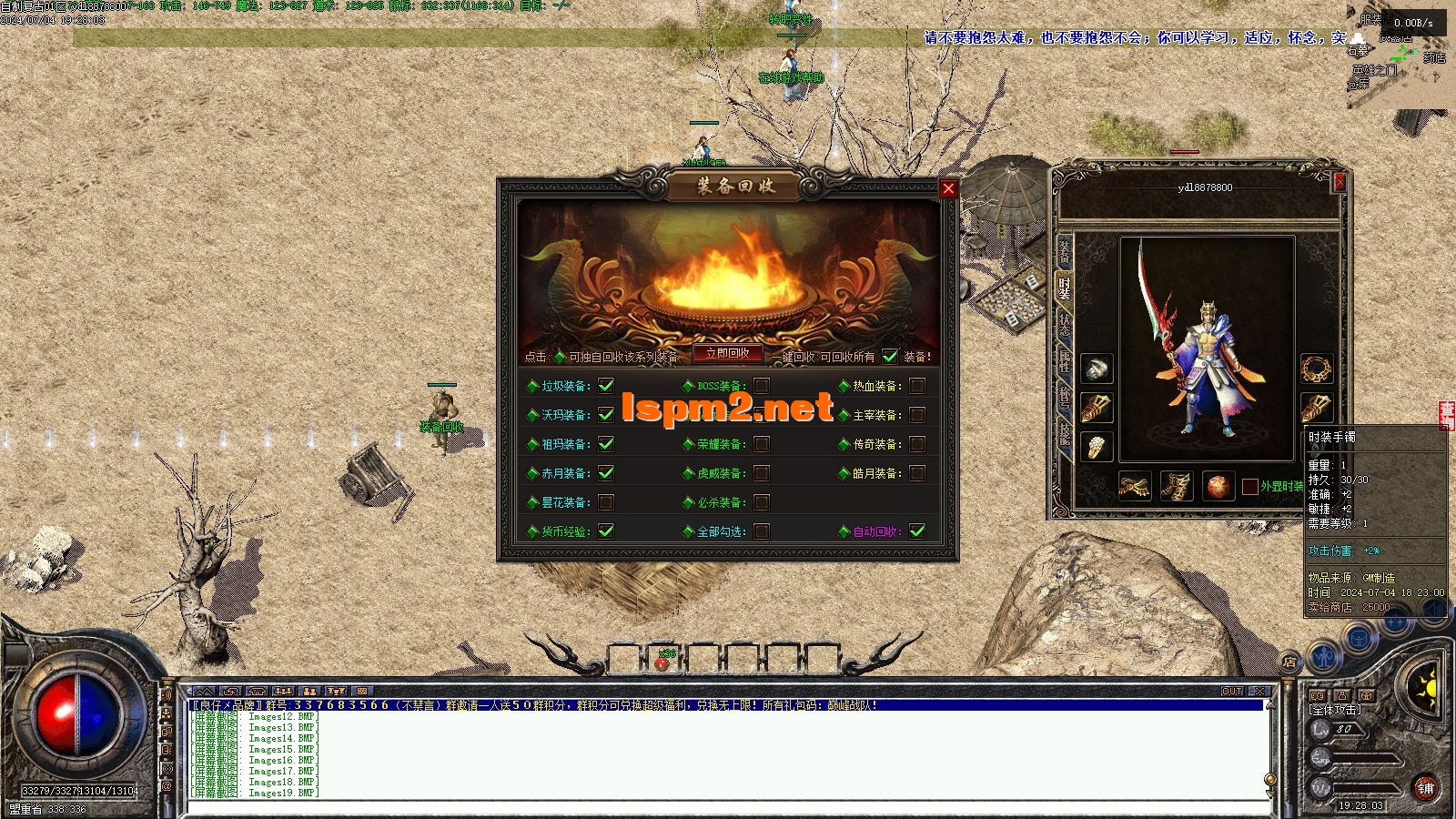Toggle the 祖玛装备 checkbox
Viewport: 1456px width, 819px height.
click(606, 444)
